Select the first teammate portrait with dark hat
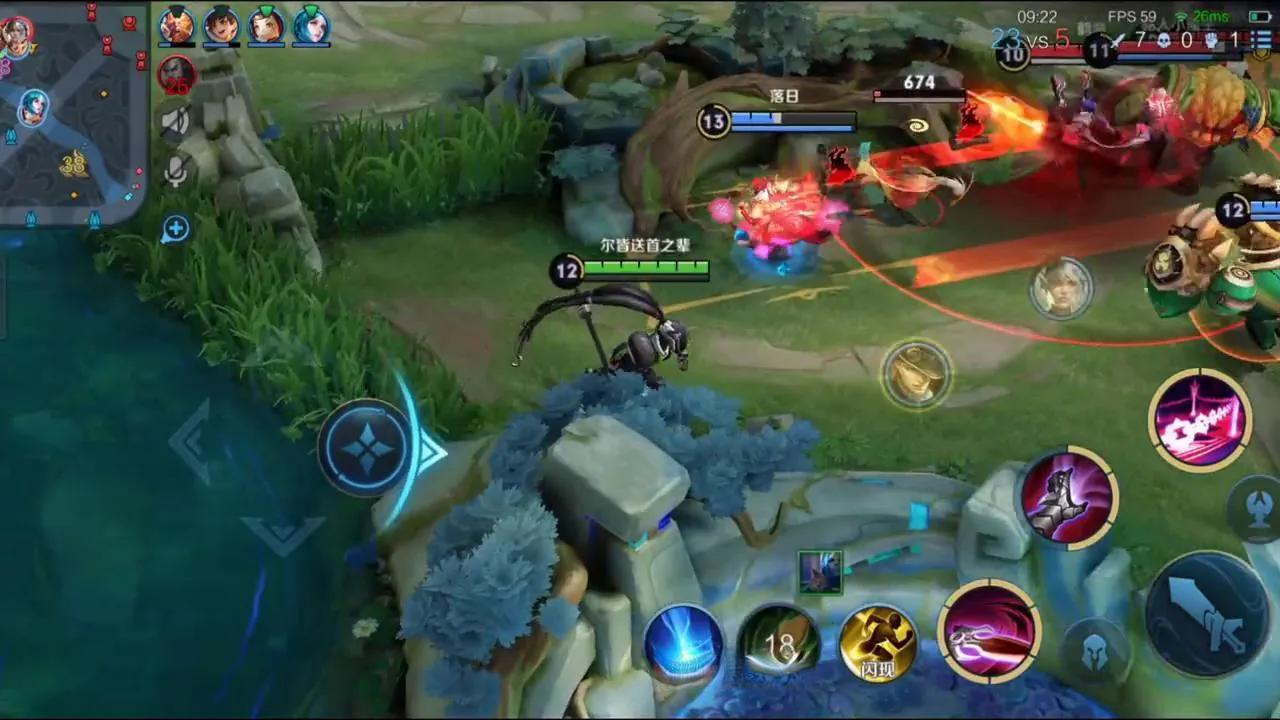 pos(177,25)
